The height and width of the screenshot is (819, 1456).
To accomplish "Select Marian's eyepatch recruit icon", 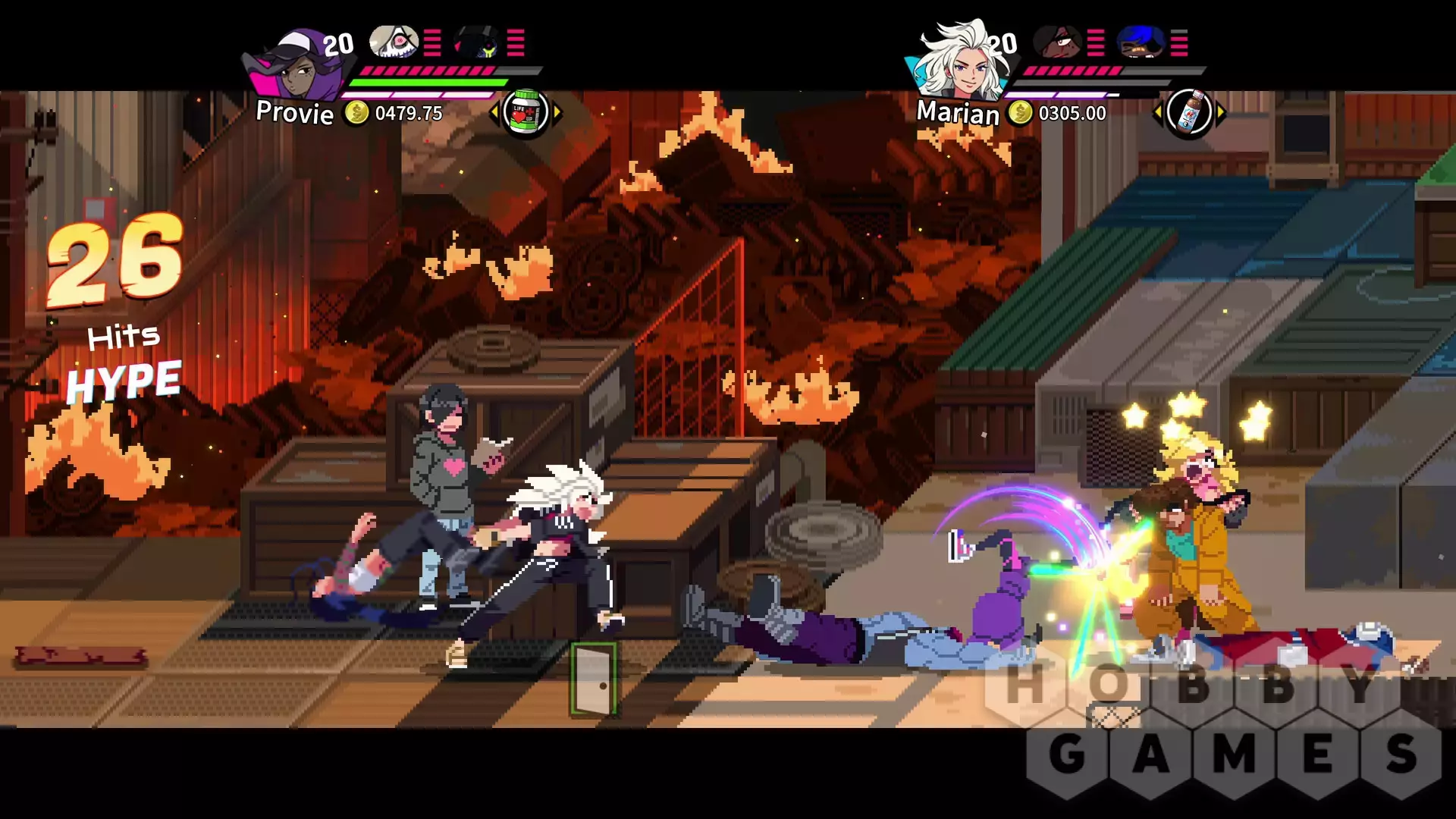I will click(1057, 42).
